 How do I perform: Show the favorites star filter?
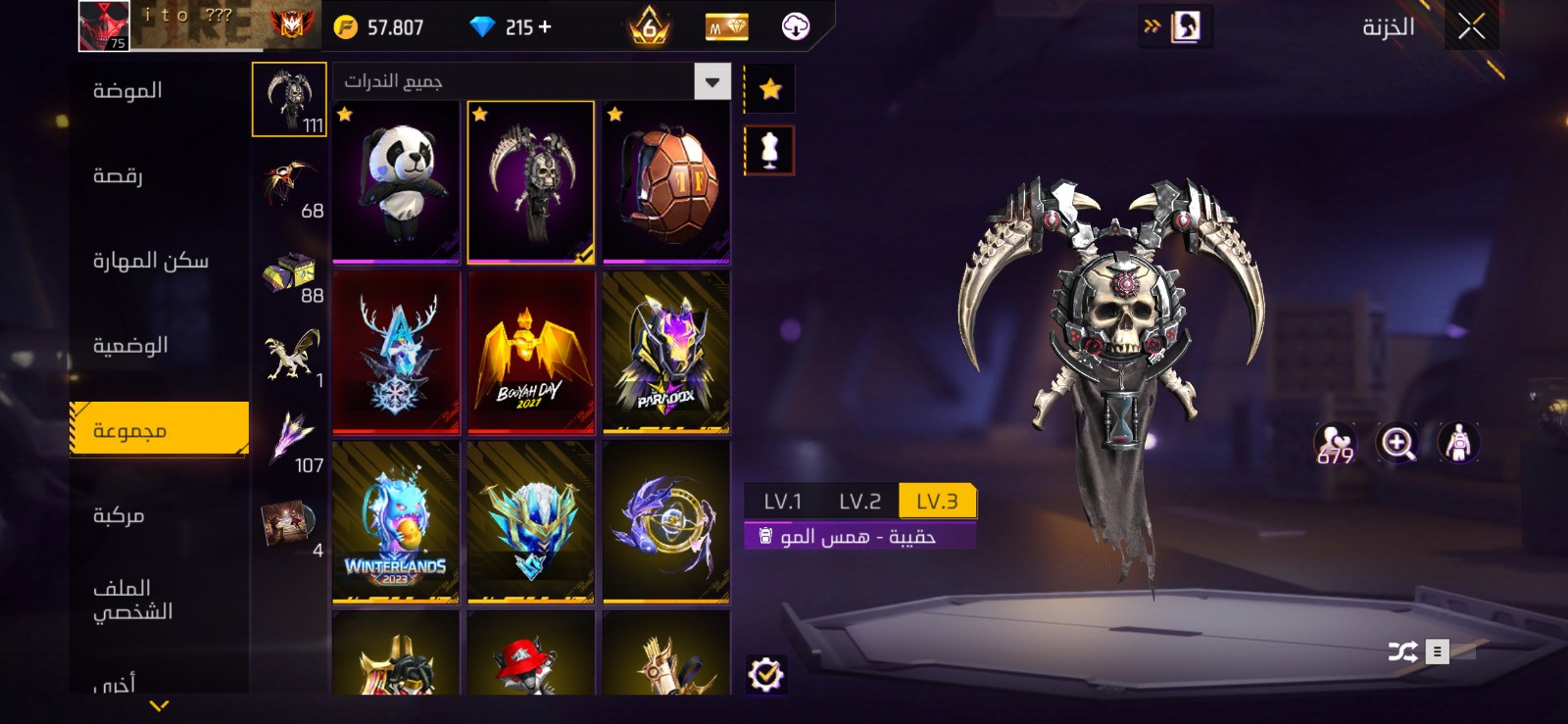tap(770, 90)
